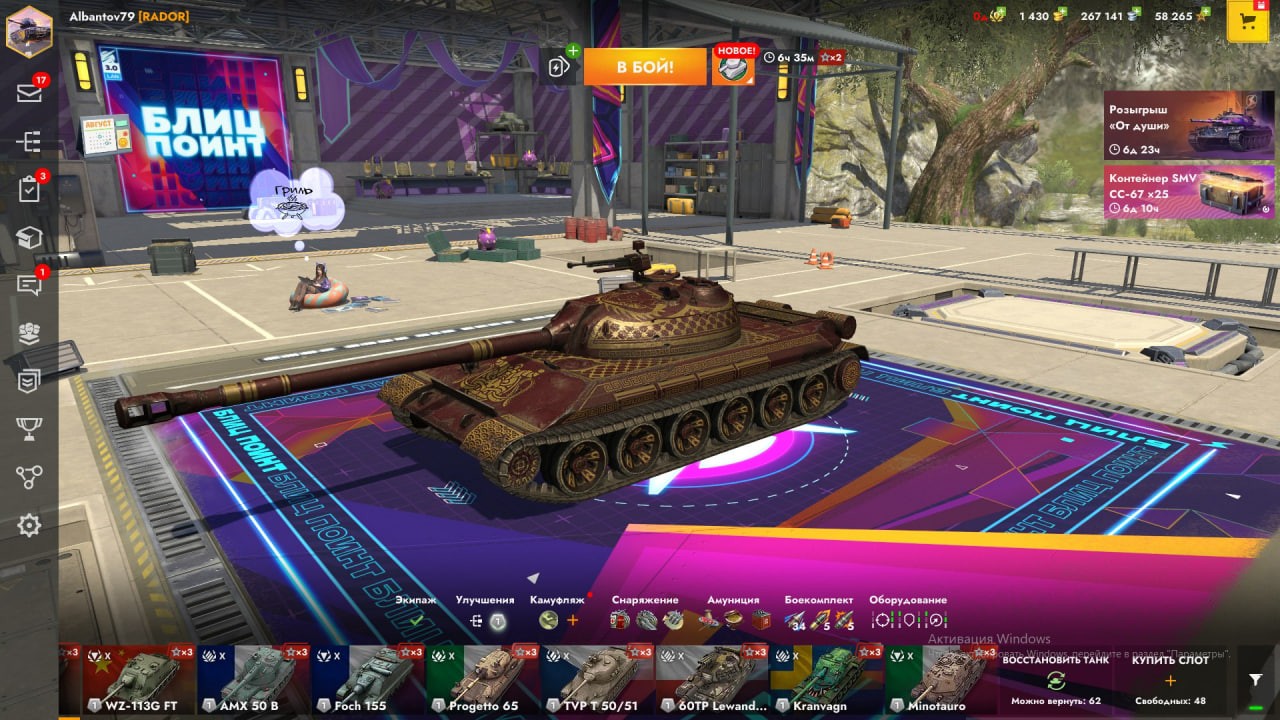Switch to the TVP T 50/51 tank
Viewport: 1280px width, 720px height.
point(598,678)
